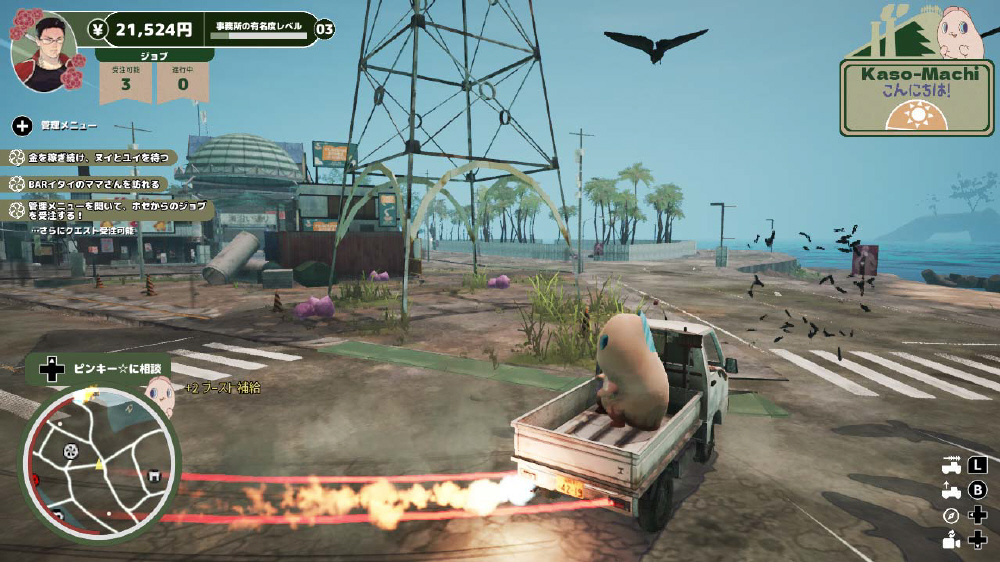Open the ジョブ job panel
1000x562 pixels.
[x=155, y=56]
